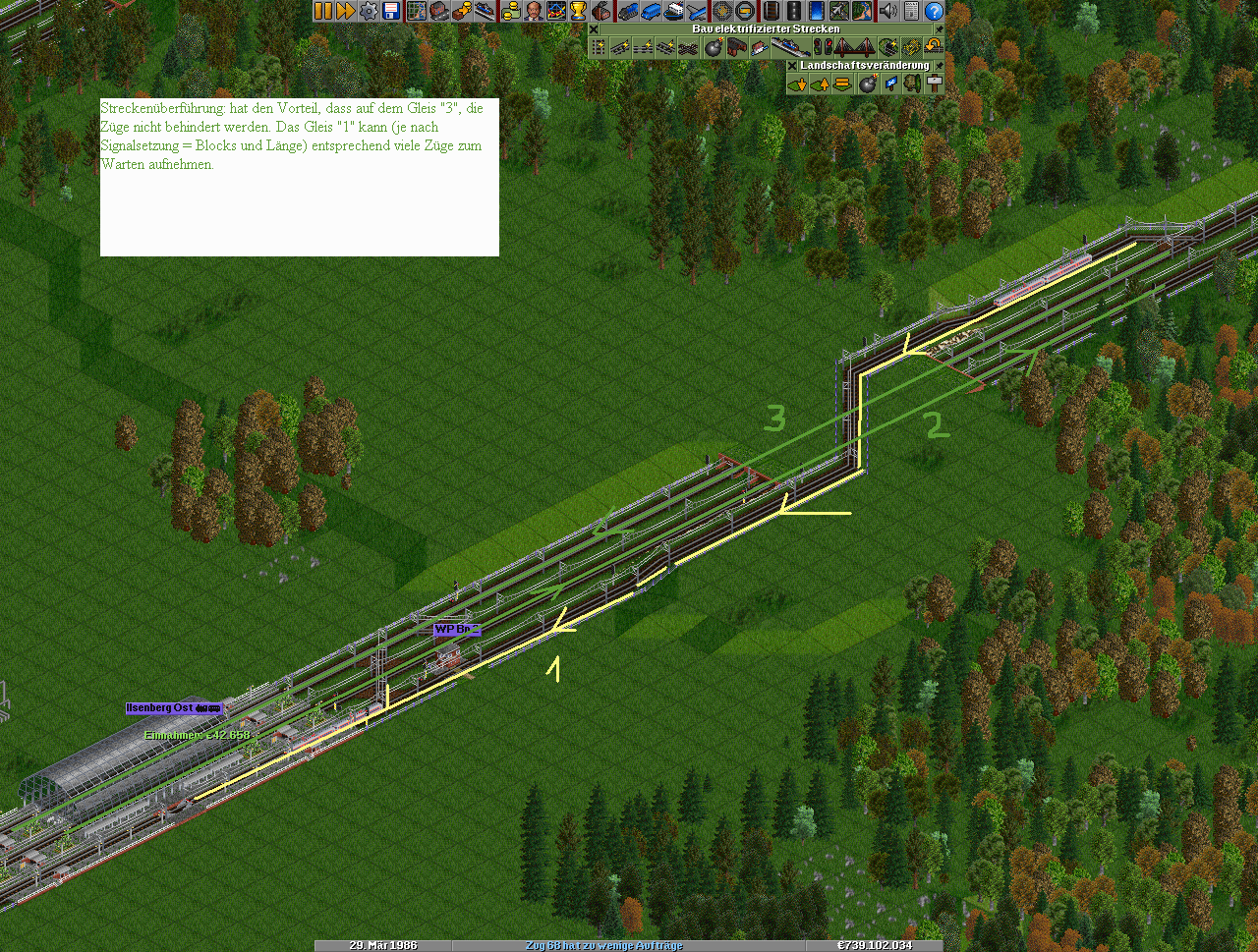Close the Landschaftsveränderung window
This screenshot has width=1258, height=952.
click(x=792, y=66)
